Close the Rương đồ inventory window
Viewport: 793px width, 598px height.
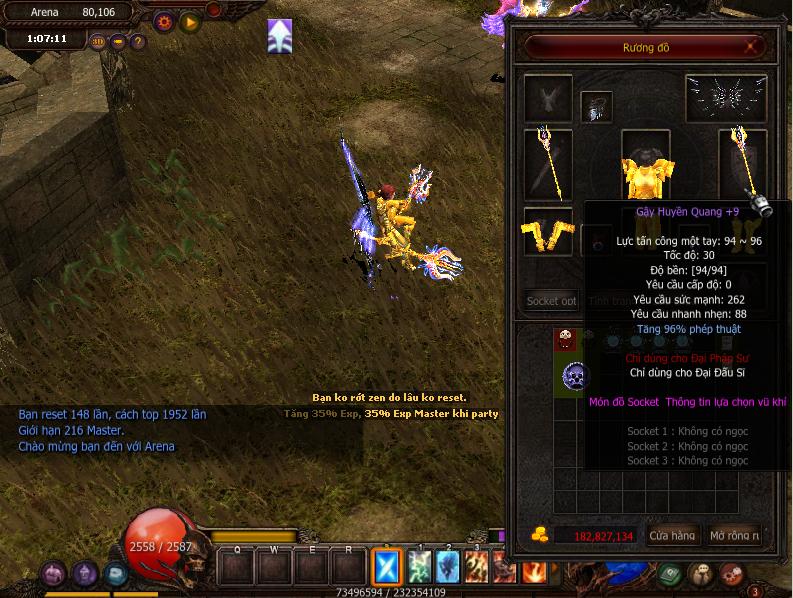750,47
